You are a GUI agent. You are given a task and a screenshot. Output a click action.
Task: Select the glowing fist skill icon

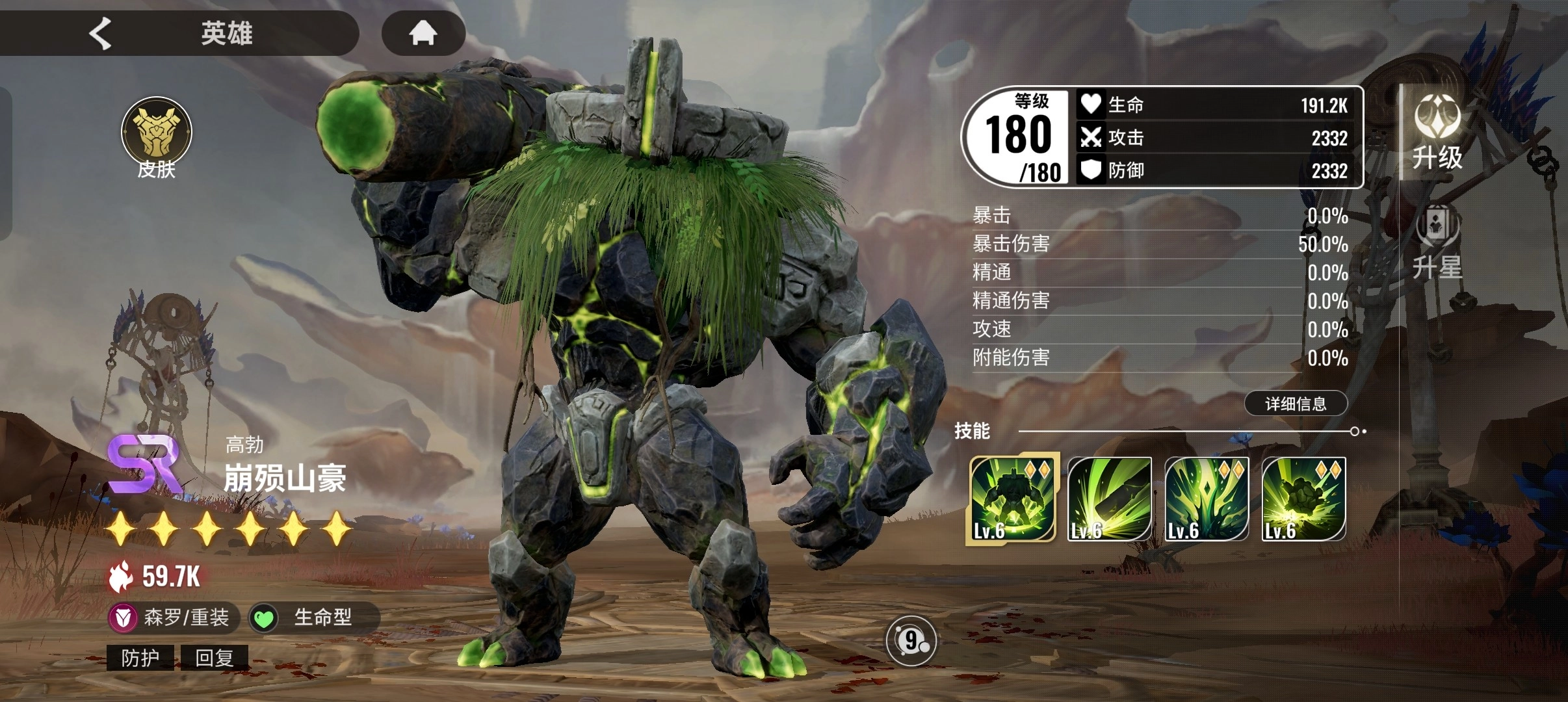coord(1303,499)
